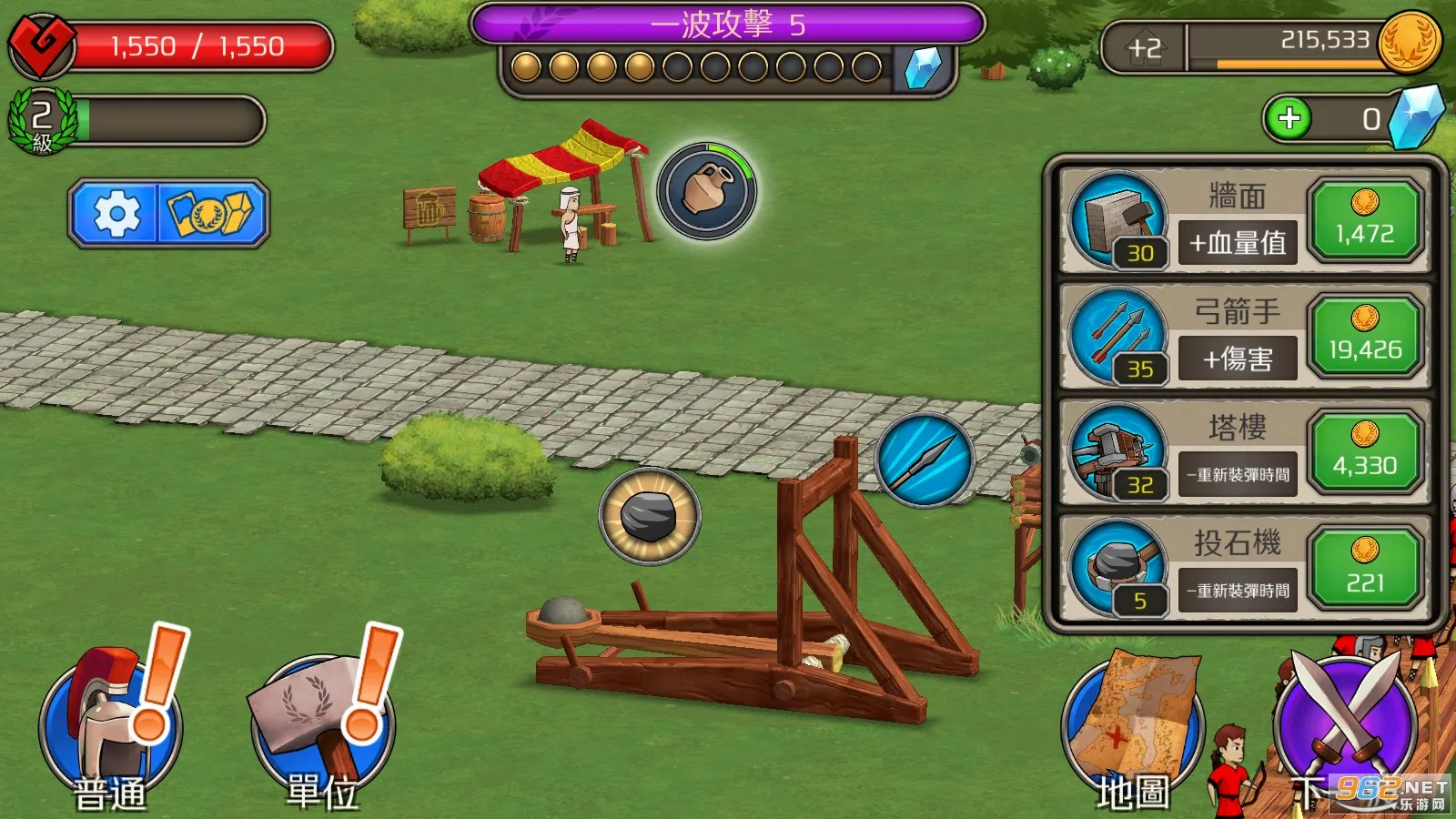Tap the clay pot icon by the tent

[x=707, y=191]
